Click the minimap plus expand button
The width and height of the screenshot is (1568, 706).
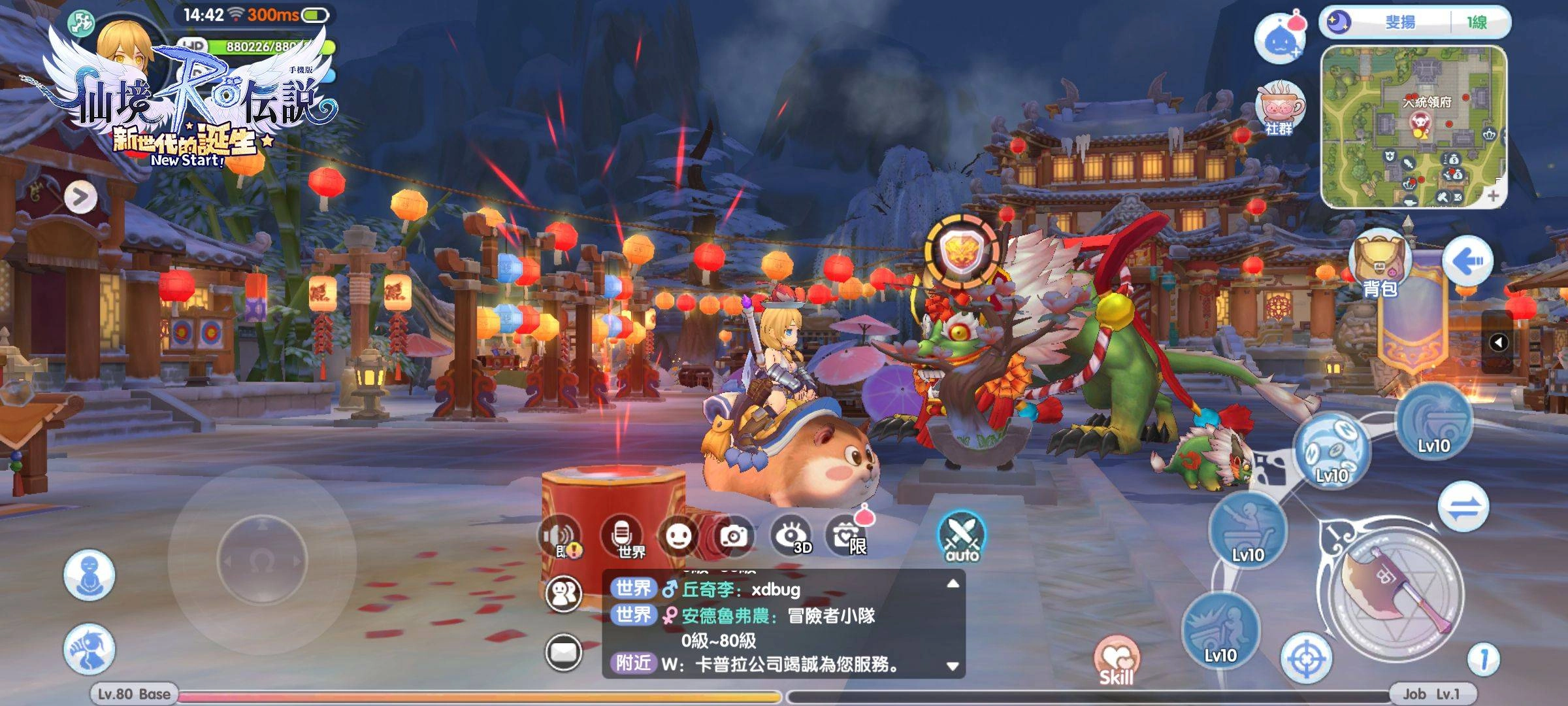pos(1493,195)
